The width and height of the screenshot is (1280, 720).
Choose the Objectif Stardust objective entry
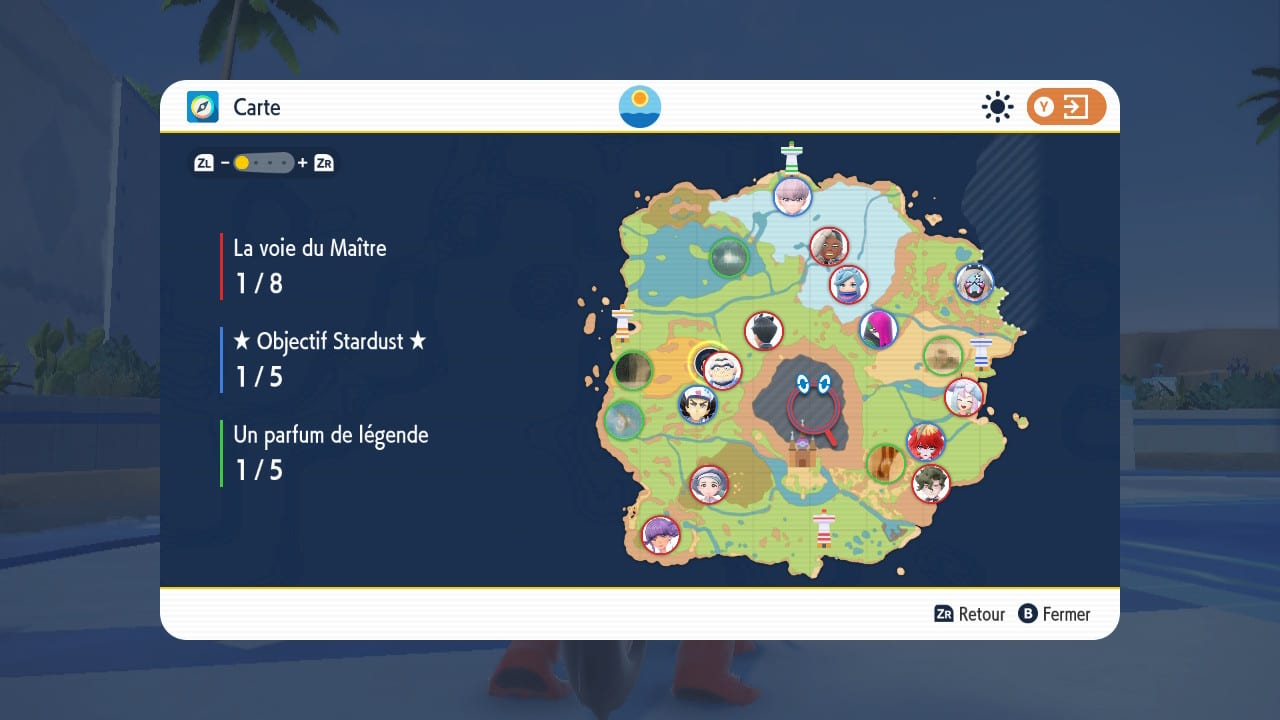coord(329,358)
